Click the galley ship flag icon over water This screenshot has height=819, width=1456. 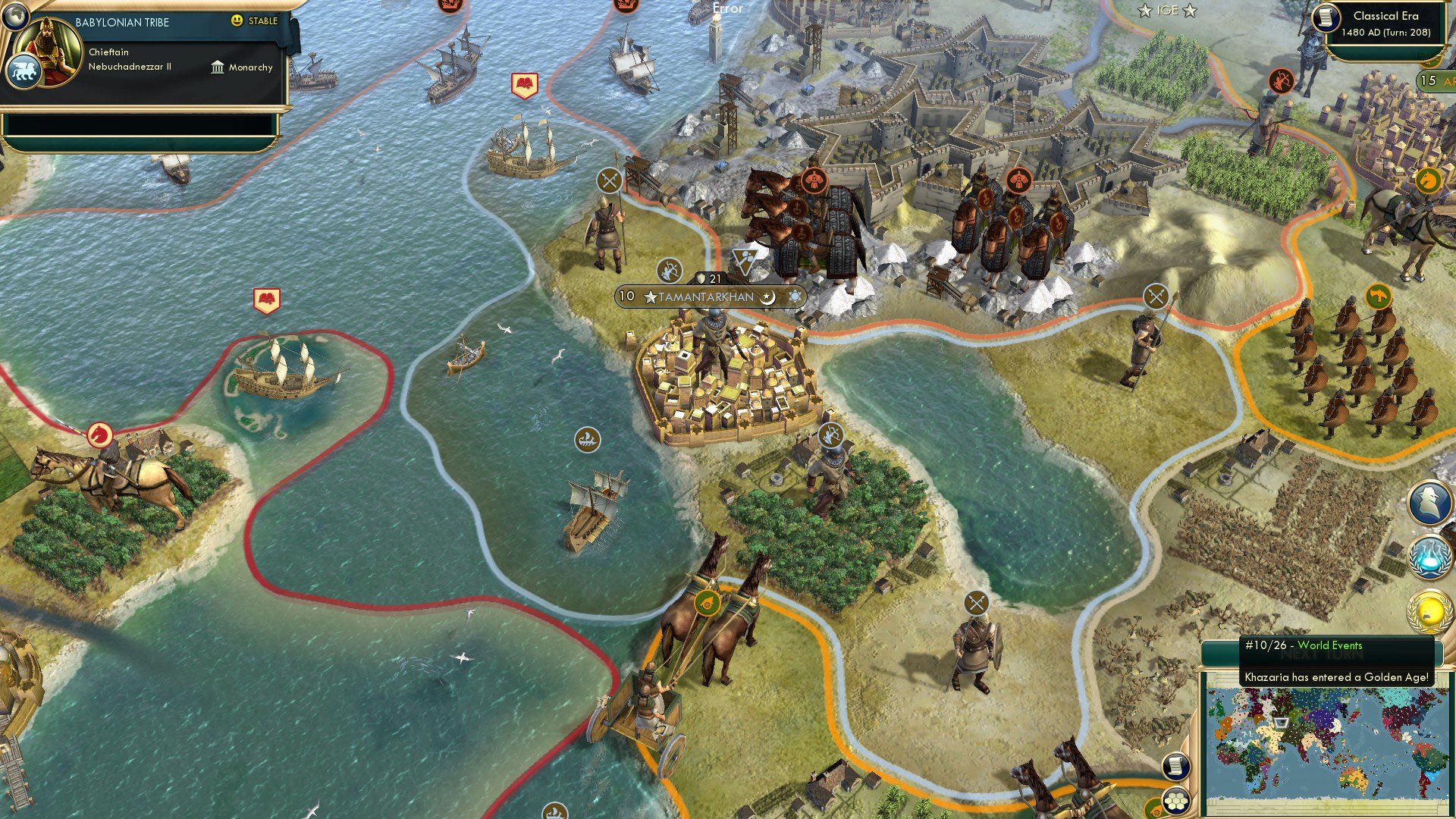[588, 438]
